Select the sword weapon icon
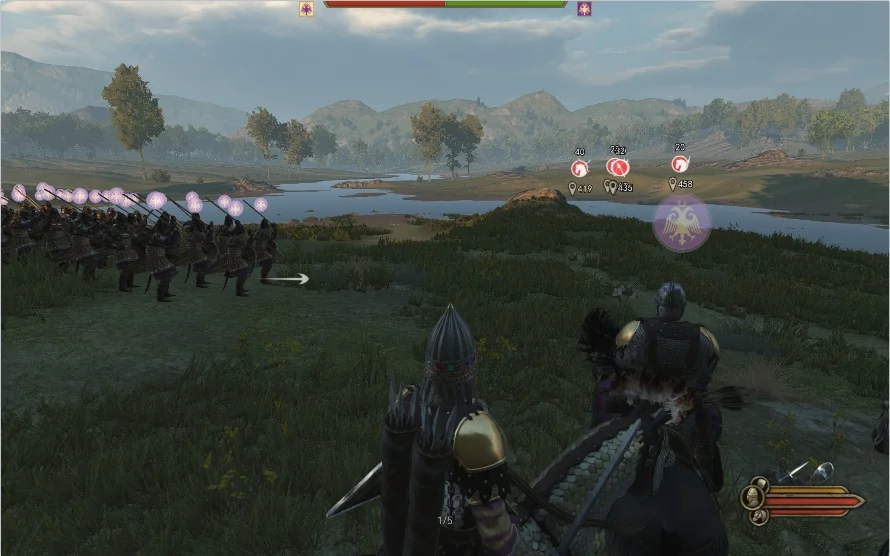The width and height of the screenshot is (890, 556). [794, 473]
